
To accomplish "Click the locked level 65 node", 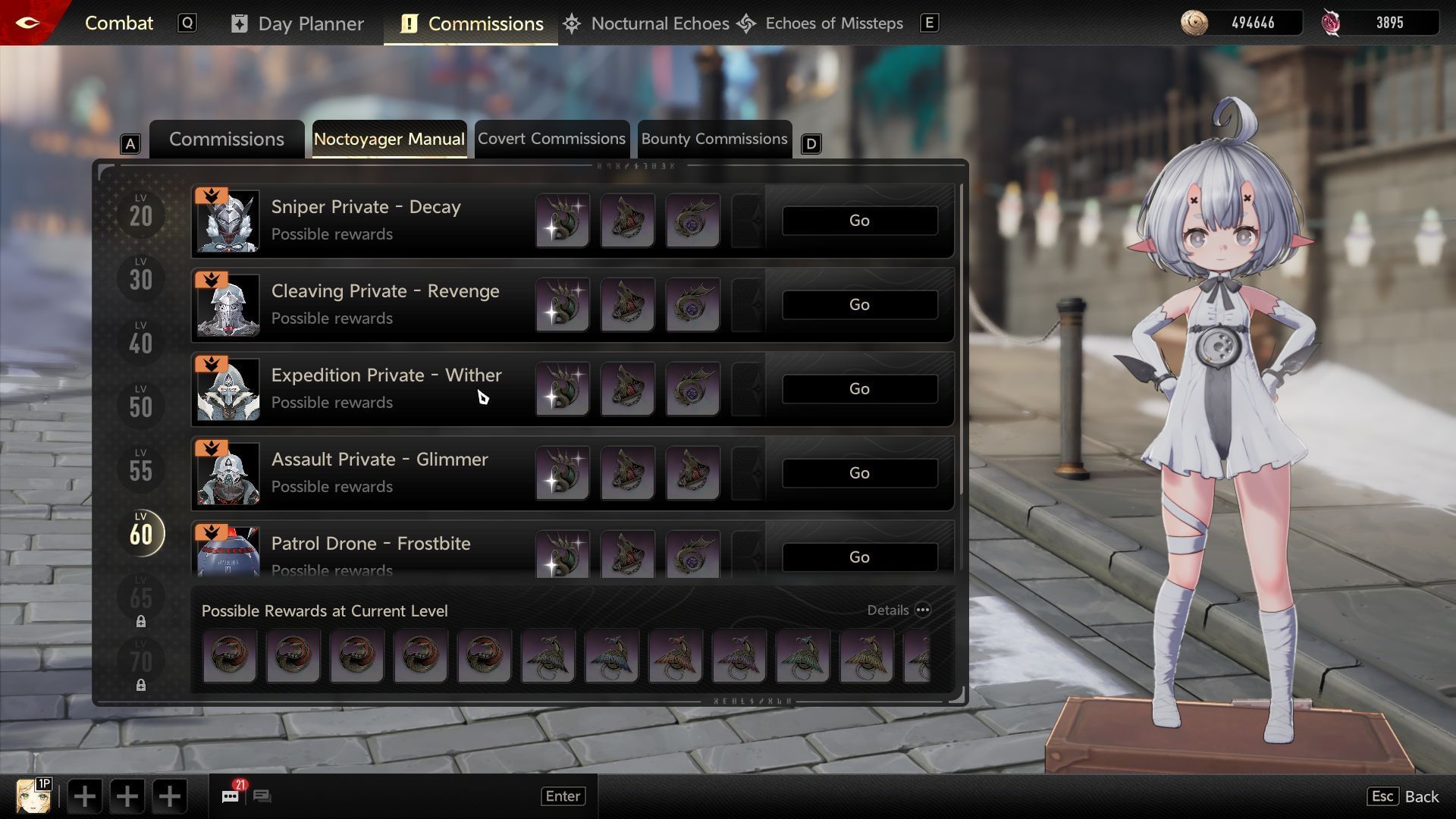I will tap(140, 599).
